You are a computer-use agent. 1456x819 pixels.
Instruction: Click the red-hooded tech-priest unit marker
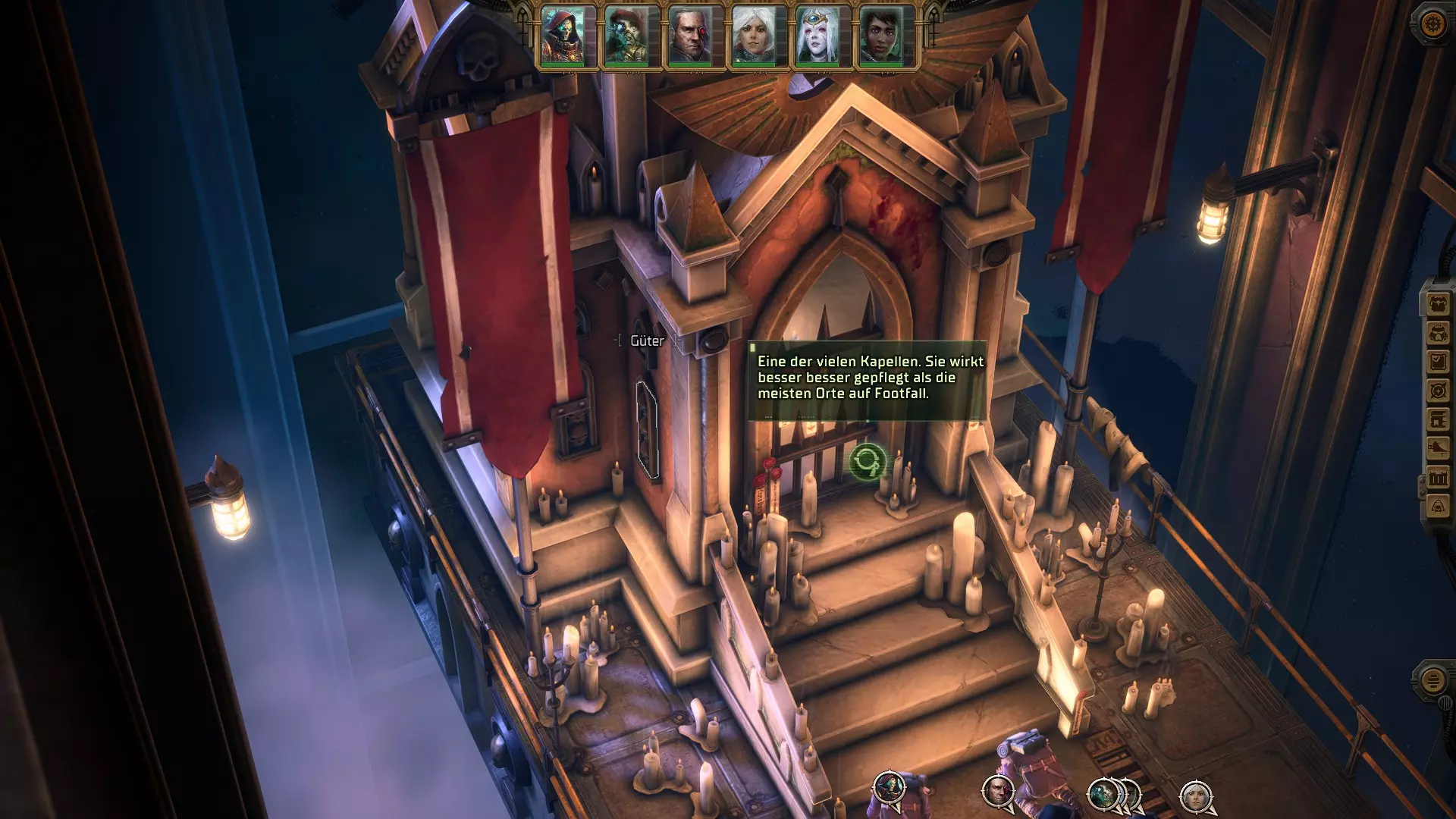point(889,787)
